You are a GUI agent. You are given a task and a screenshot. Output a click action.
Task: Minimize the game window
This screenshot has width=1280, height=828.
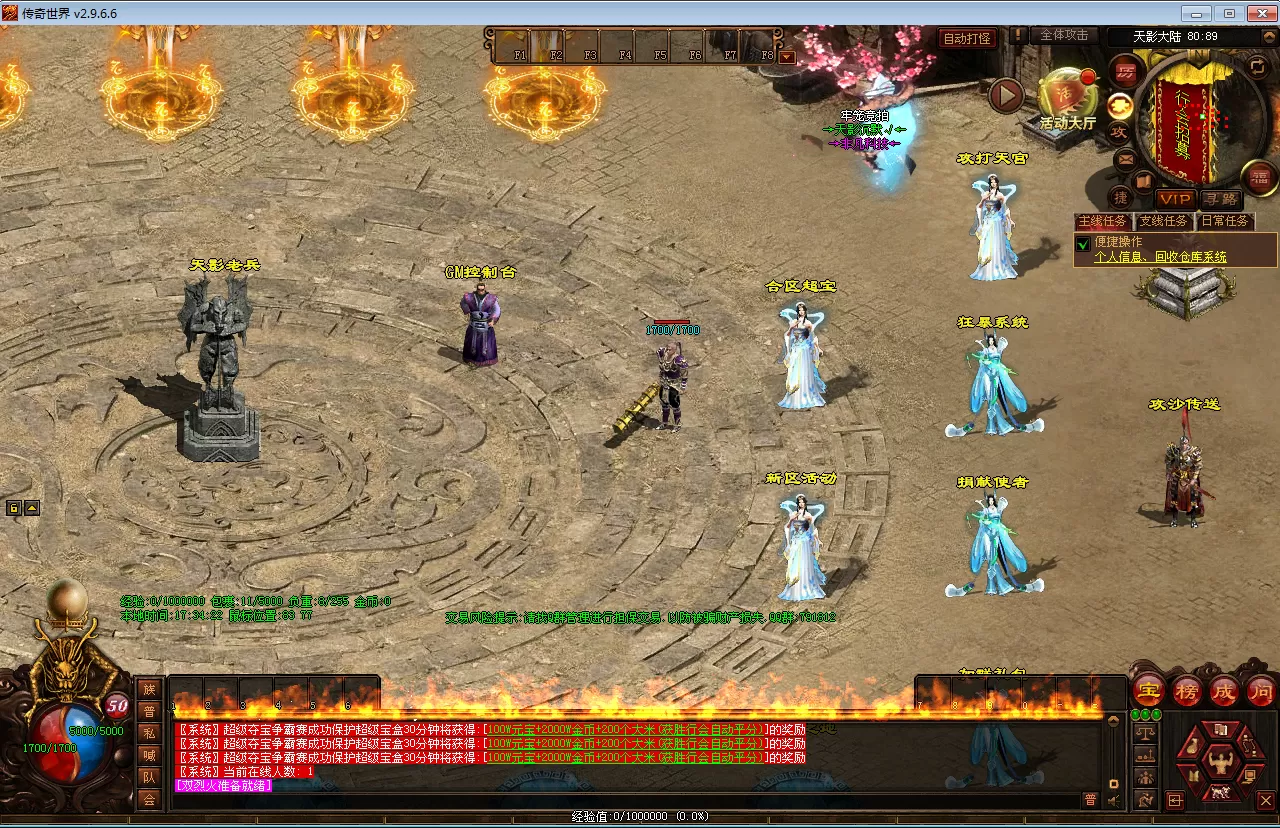click(x=1197, y=13)
